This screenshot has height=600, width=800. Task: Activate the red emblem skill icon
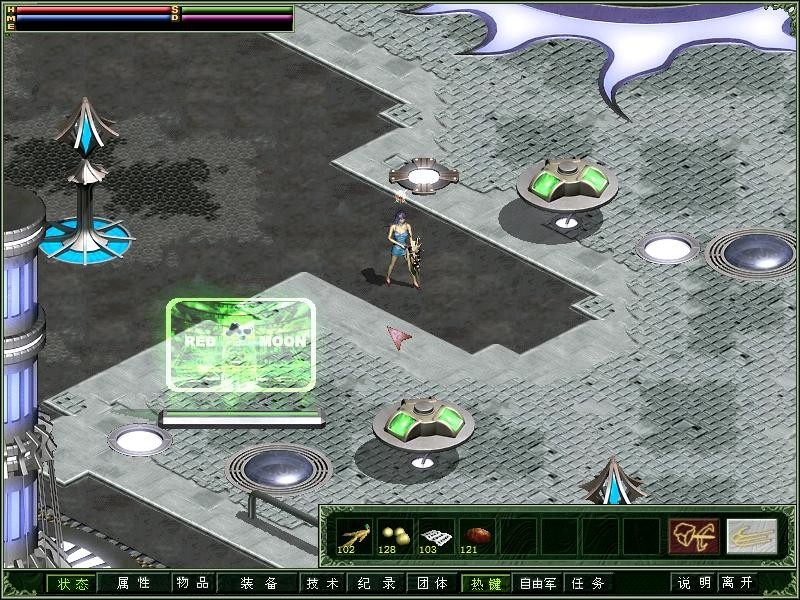tap(688, 535)
